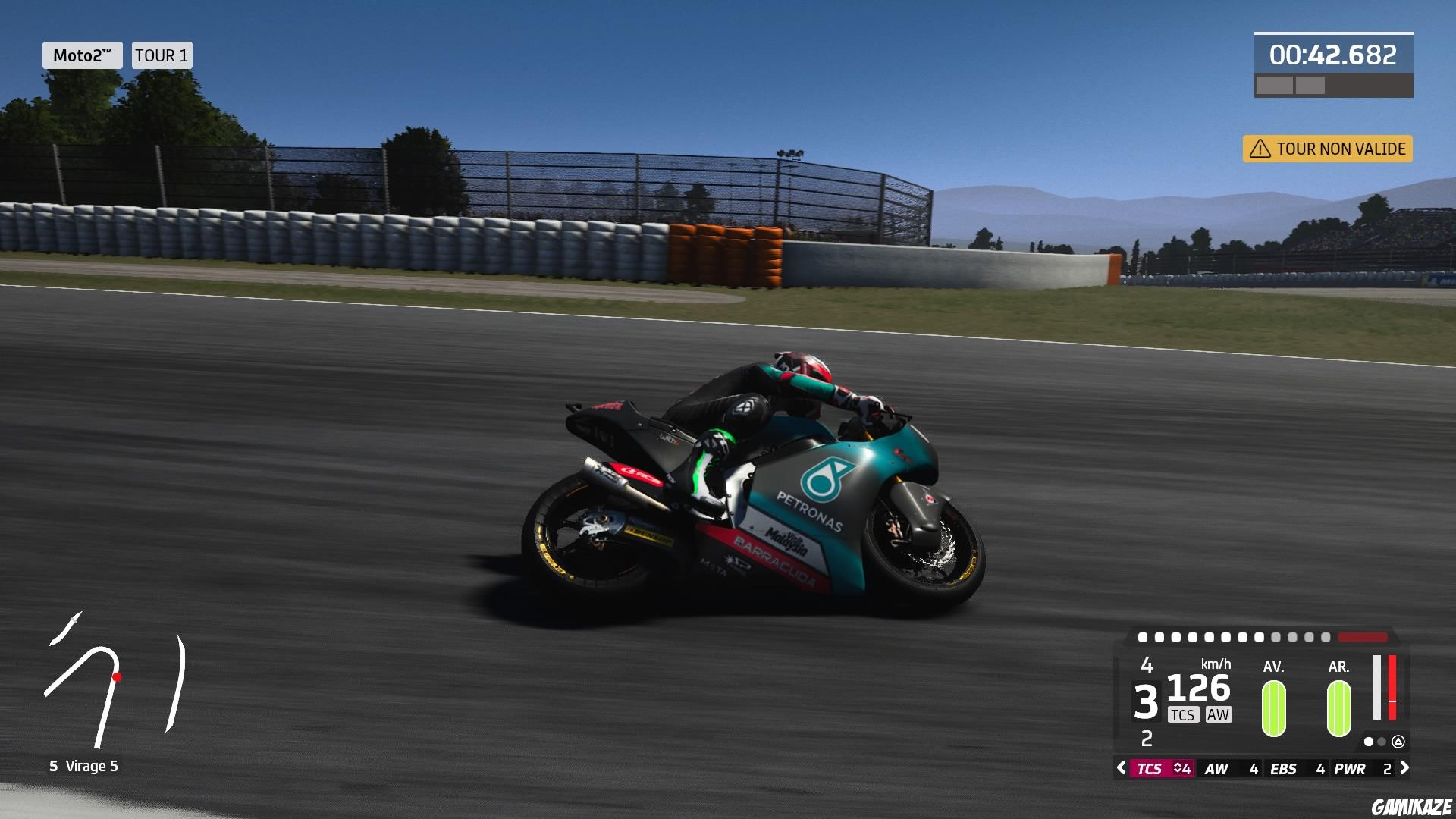Click the TOUR NON VALIDE warning banner
The width and height of the screenshot is (1456, 819).
coord(1327,149)
